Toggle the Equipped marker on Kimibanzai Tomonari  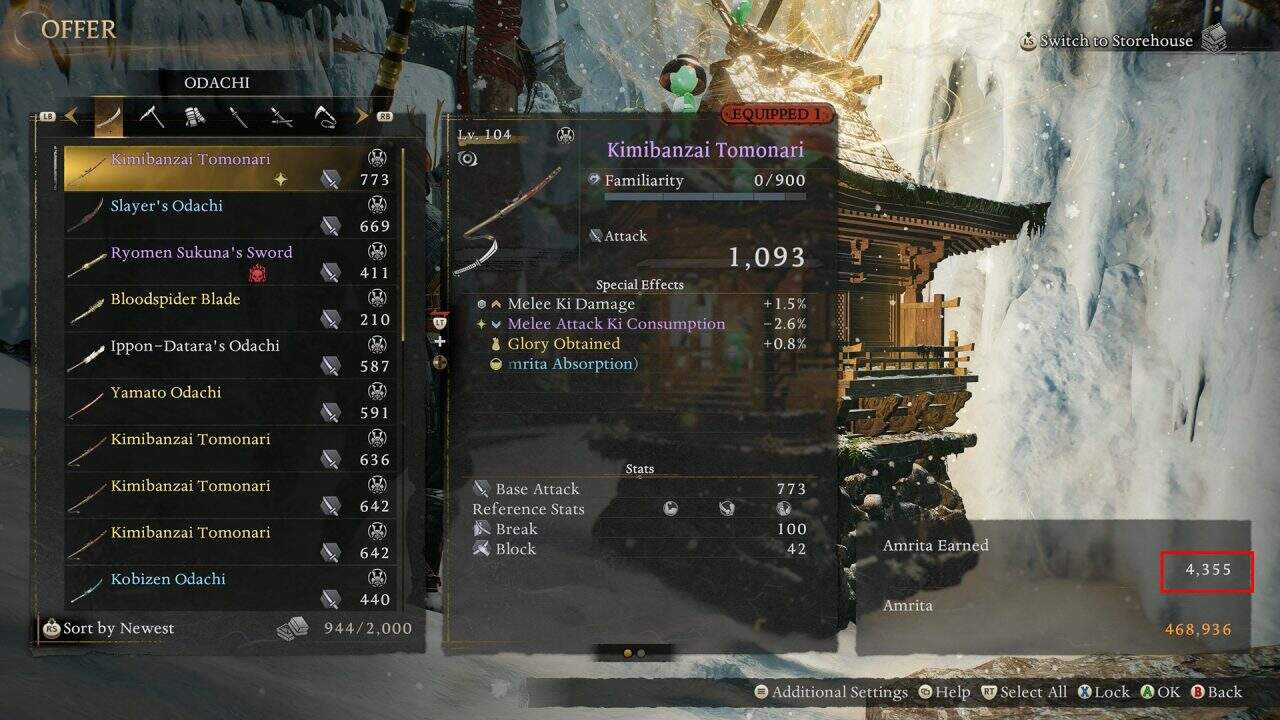pos(775,114)
